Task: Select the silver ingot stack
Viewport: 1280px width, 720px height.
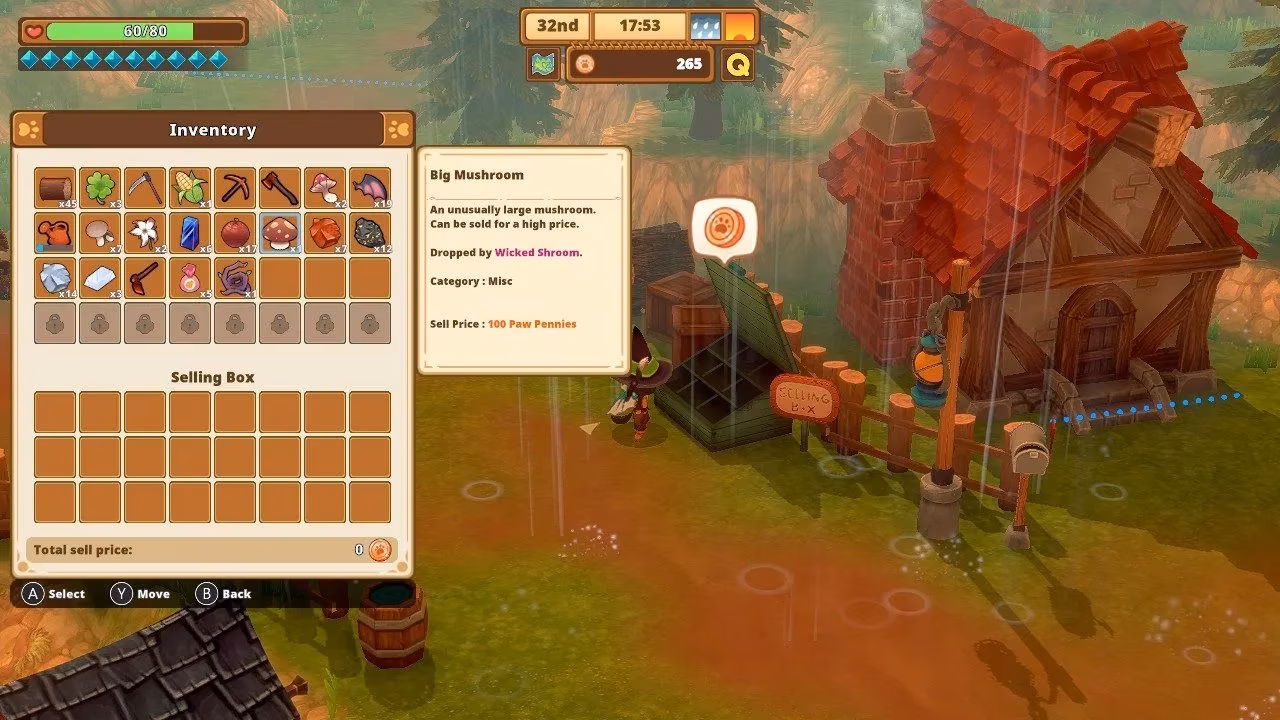Action: 100,278
